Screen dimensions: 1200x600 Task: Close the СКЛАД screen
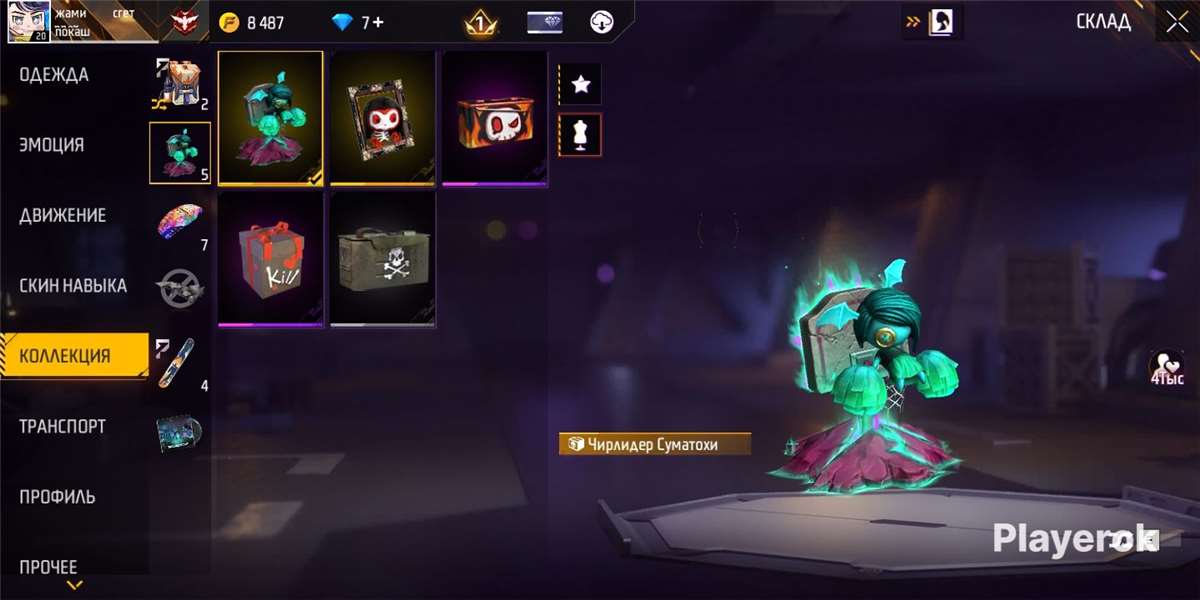(x=1177, y=22)
